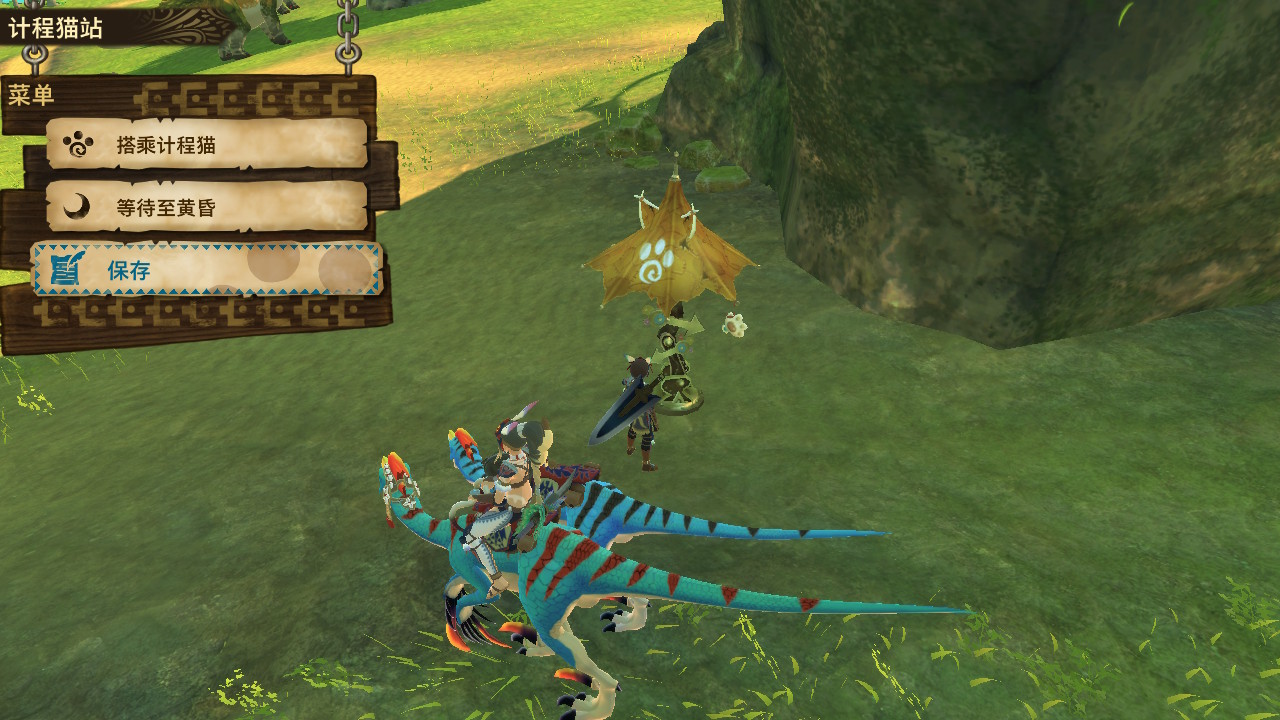Select 搭乘计程猫 menu option
1280x720 pixels.
(207, 145)
